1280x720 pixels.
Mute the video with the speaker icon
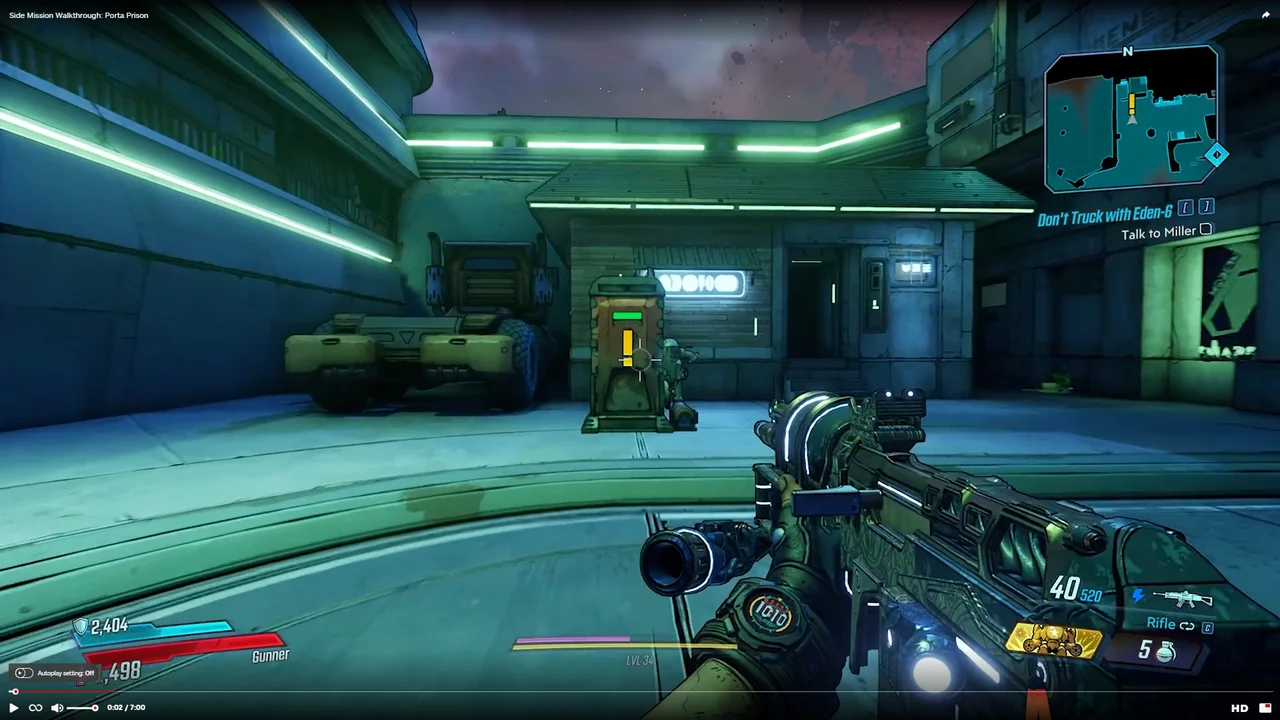click(x=57, y=708)
